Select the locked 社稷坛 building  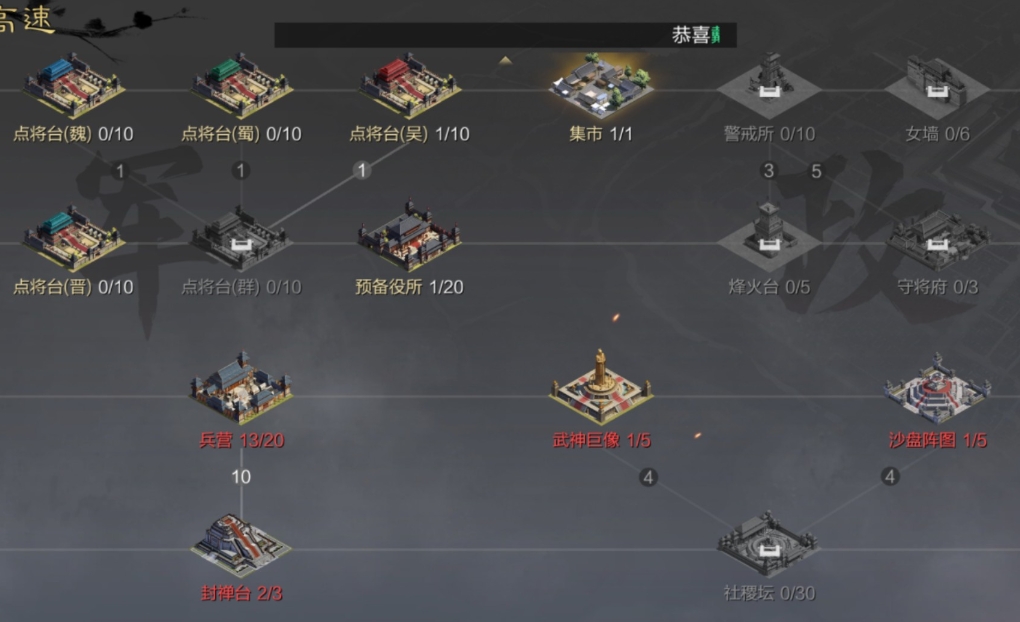tap(768, 545)
